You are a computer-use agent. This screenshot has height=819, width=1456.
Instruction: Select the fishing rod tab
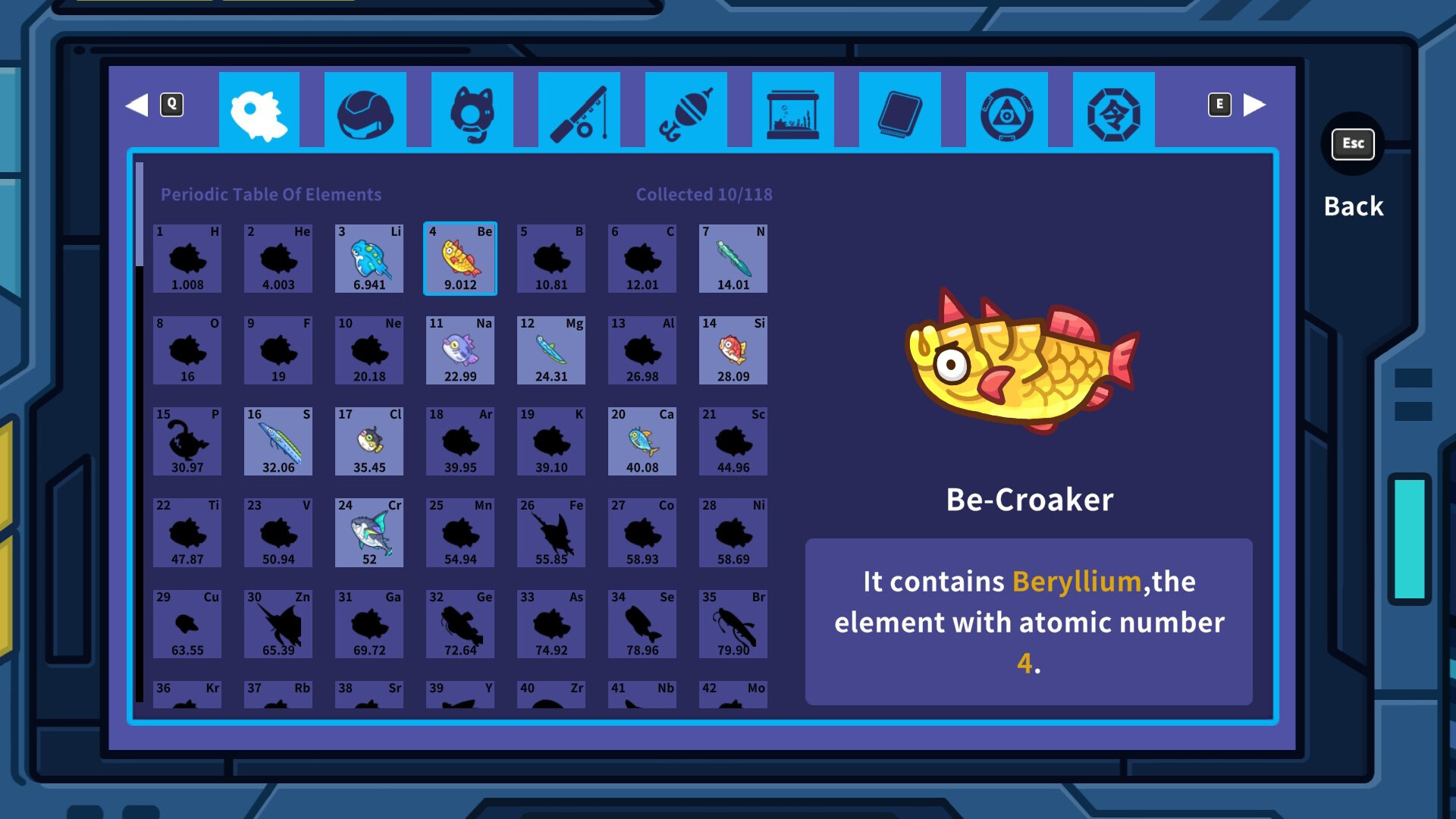(x=579, y=109)
